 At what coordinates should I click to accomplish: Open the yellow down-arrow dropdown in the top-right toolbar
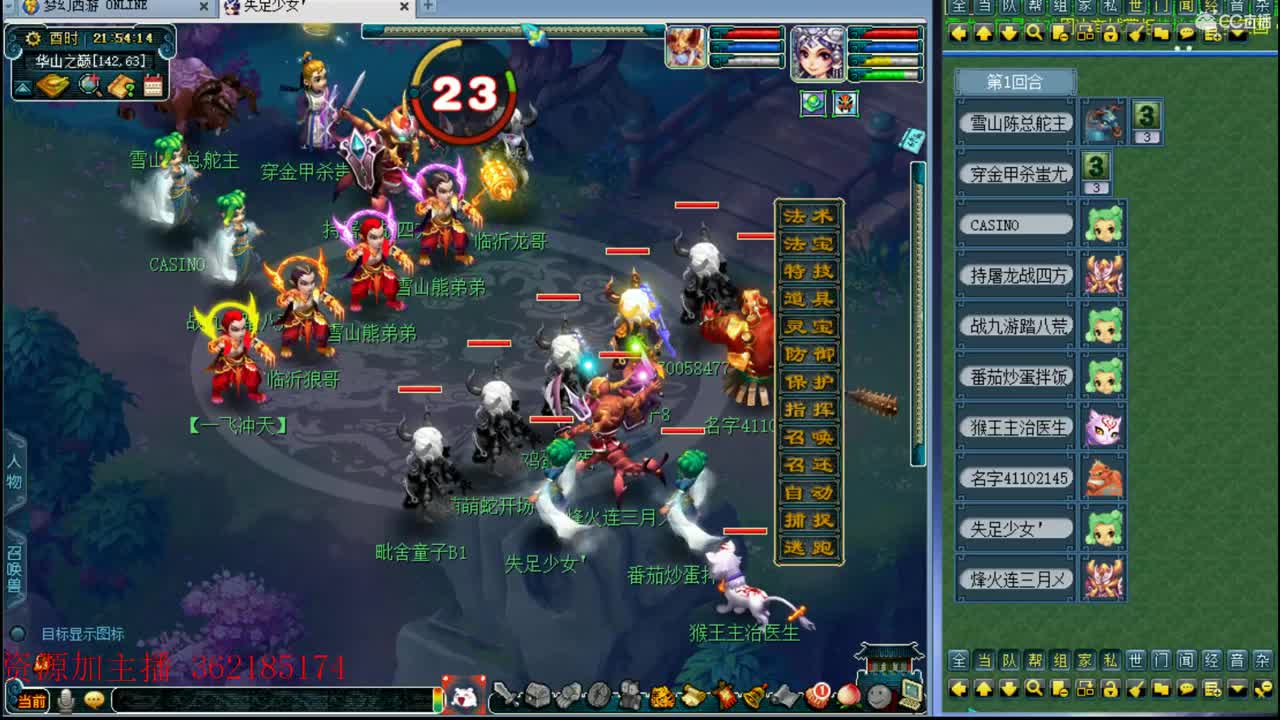click(1238, 36)
